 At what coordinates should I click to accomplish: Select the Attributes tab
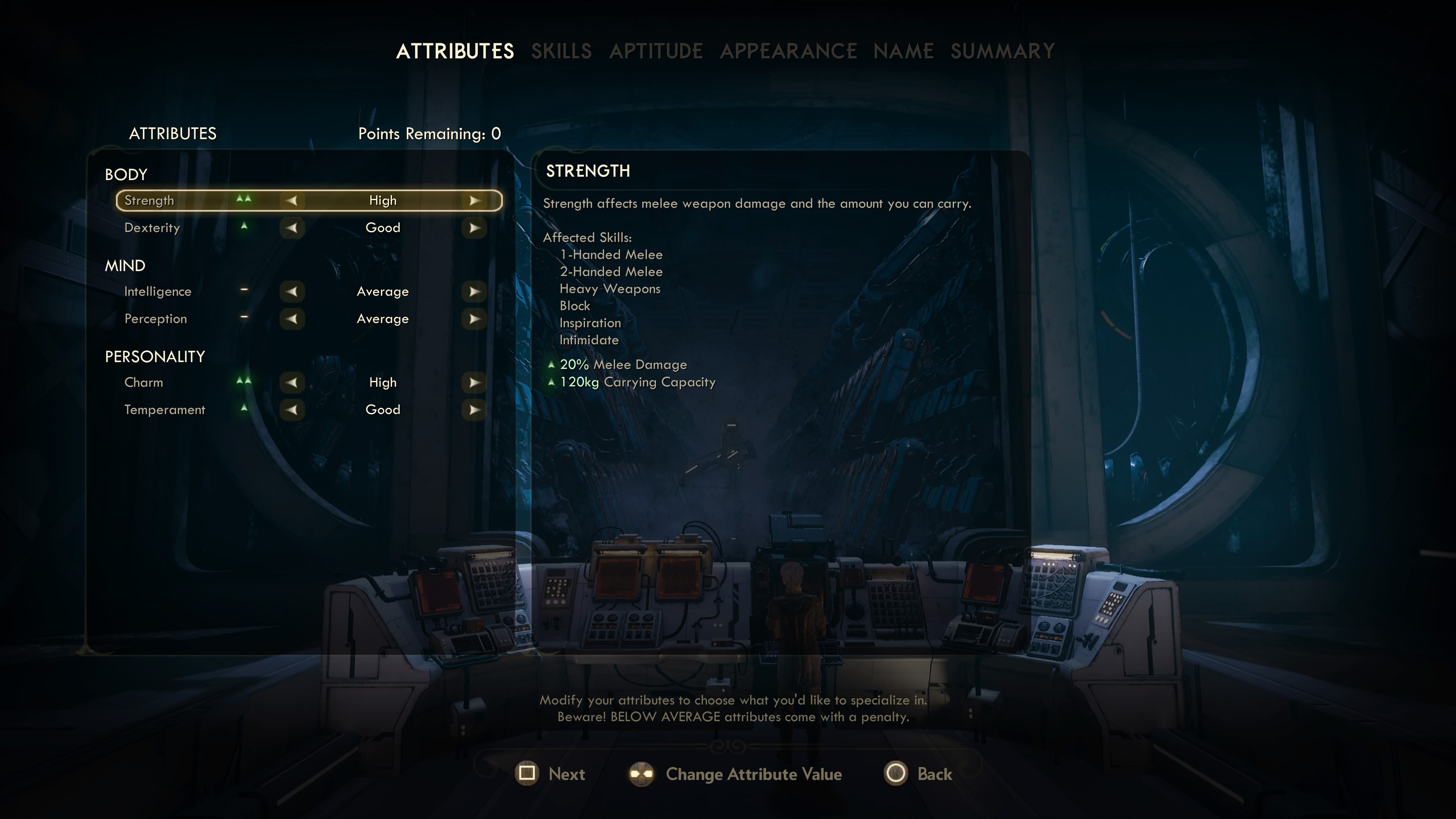[455, 52]
